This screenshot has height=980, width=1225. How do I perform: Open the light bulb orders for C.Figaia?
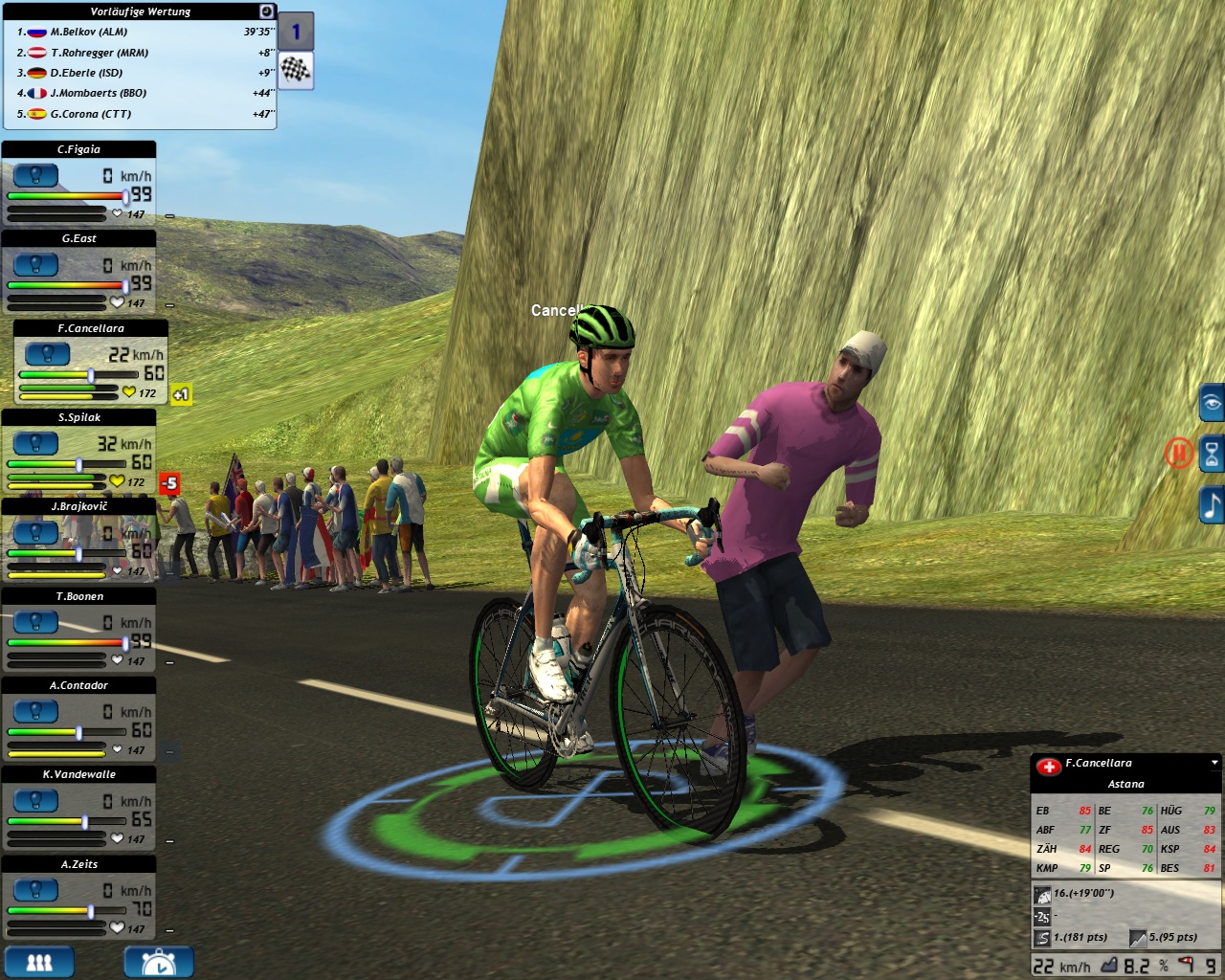pyautogui.click(x=36, y=176)
